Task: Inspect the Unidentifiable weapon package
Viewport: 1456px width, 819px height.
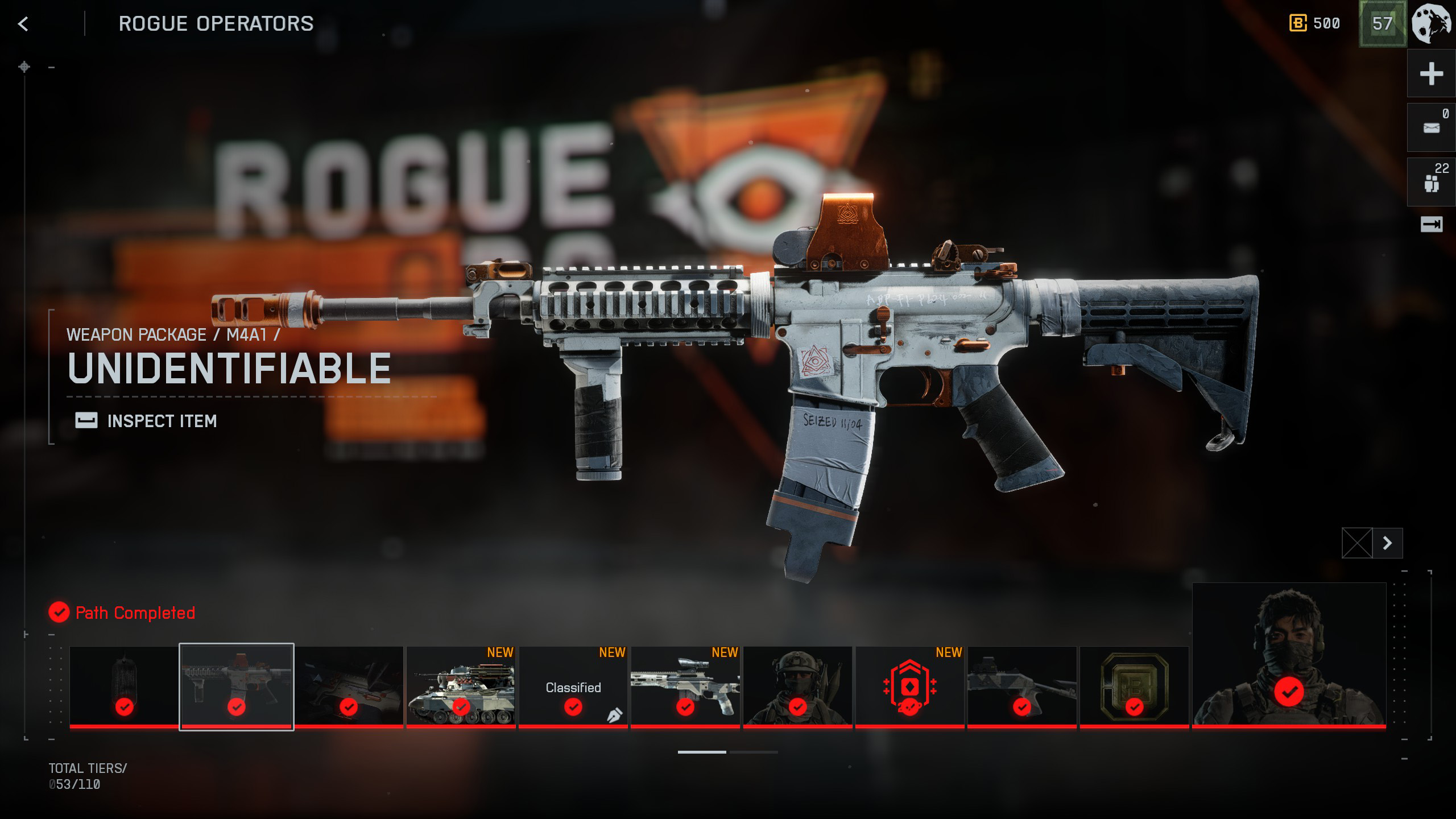Action: click(x=147, y=421)
